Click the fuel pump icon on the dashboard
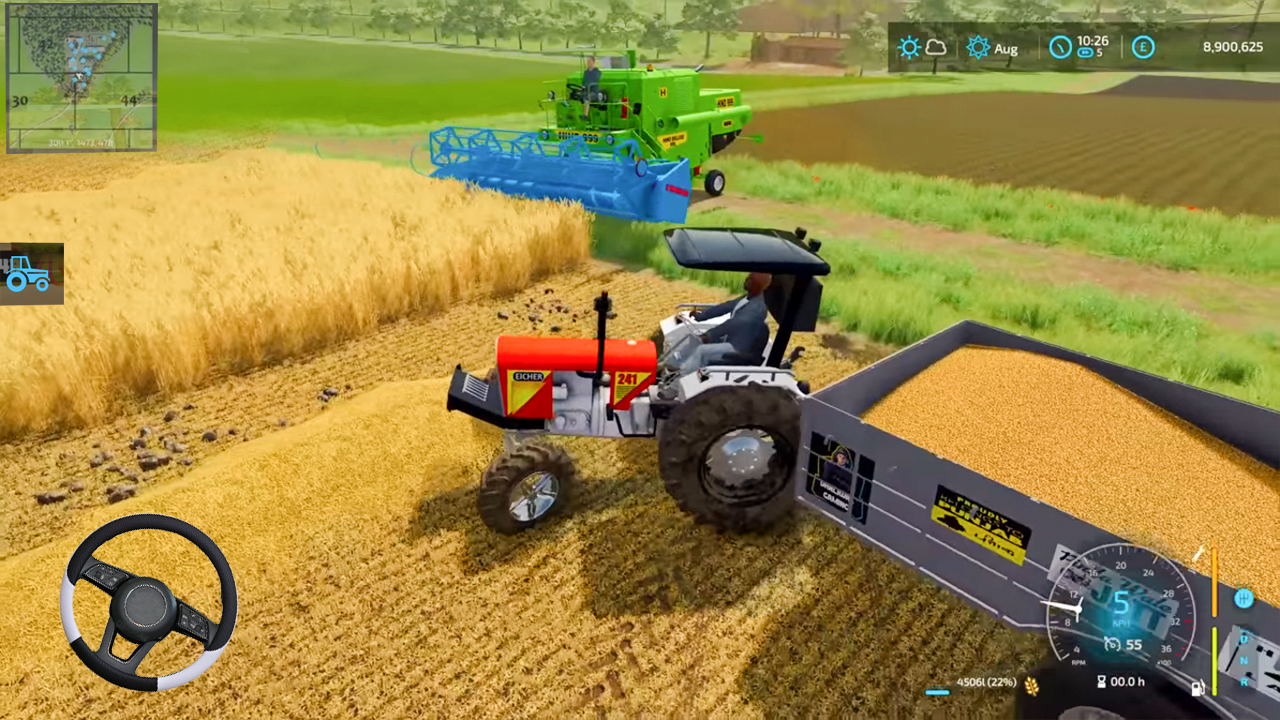 (x=1198, y=688)
